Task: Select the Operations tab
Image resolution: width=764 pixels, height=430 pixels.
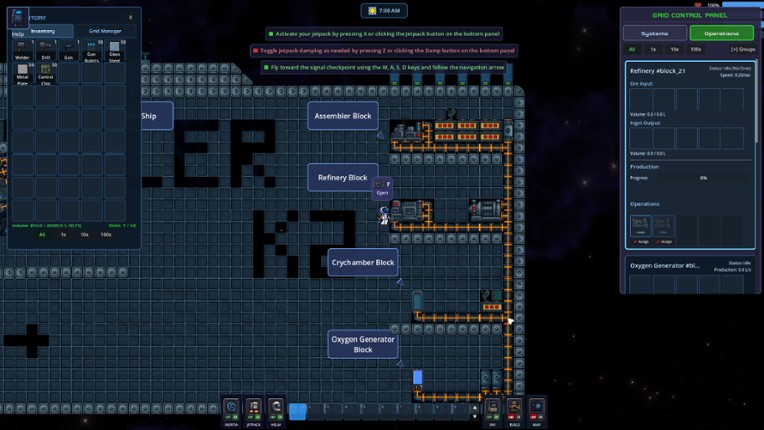Action: point(721,33)
